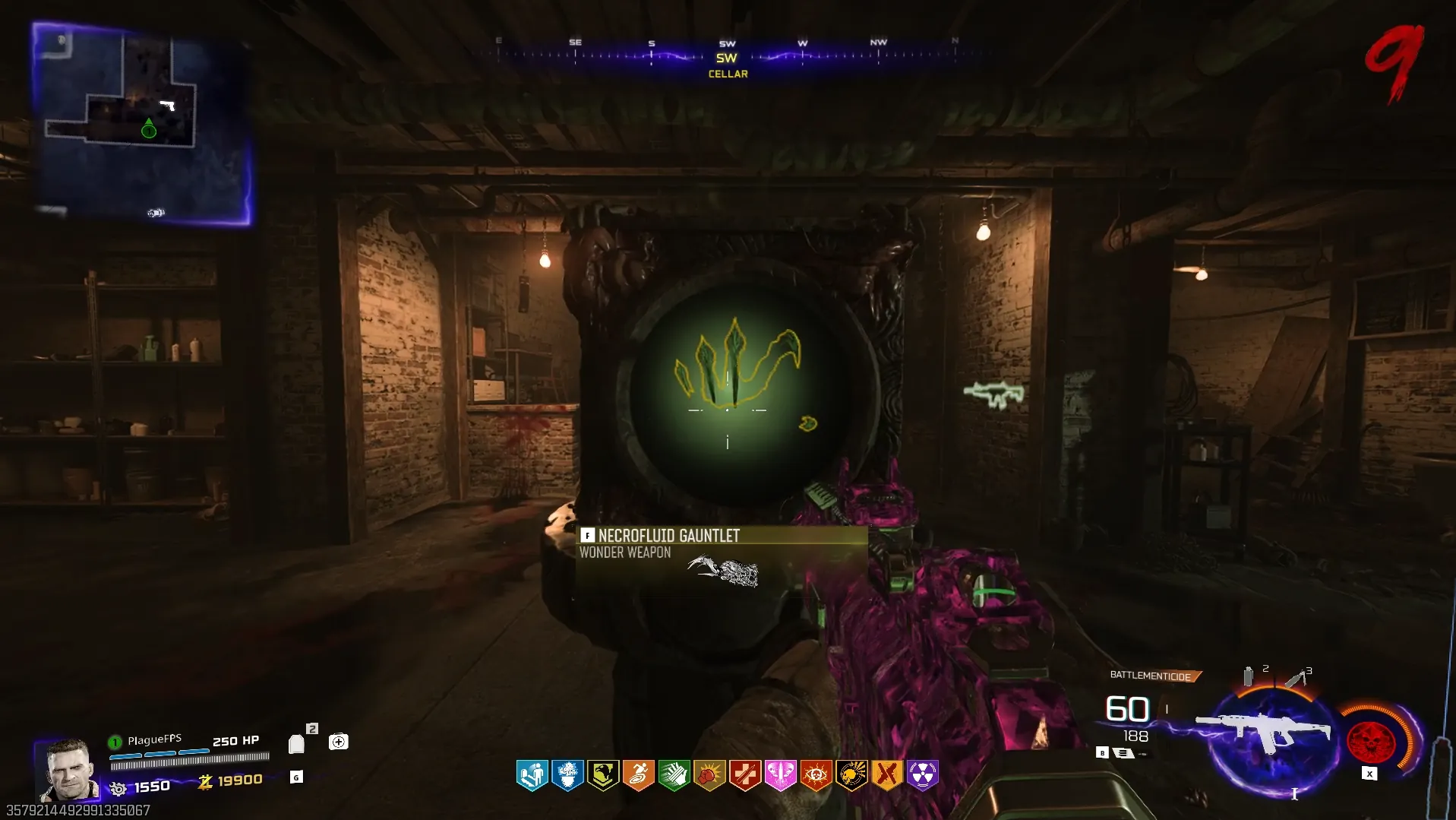Click the player portrait for PlagueFPS
Image resolution: width=1456 pixels, height=820 pixels.
tap(68, 769)
